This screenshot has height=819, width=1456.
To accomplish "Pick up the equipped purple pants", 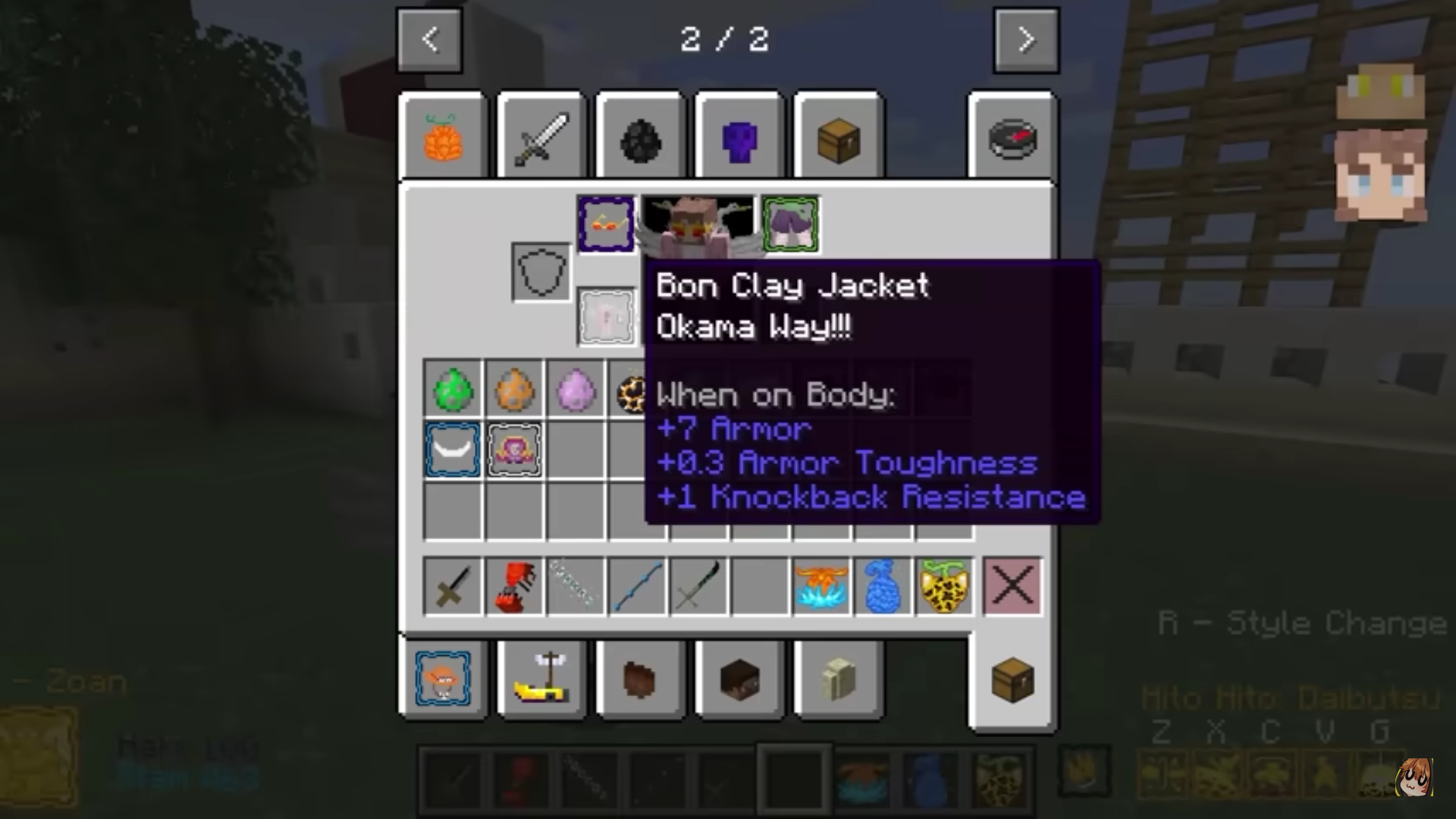I will point(791,224).
